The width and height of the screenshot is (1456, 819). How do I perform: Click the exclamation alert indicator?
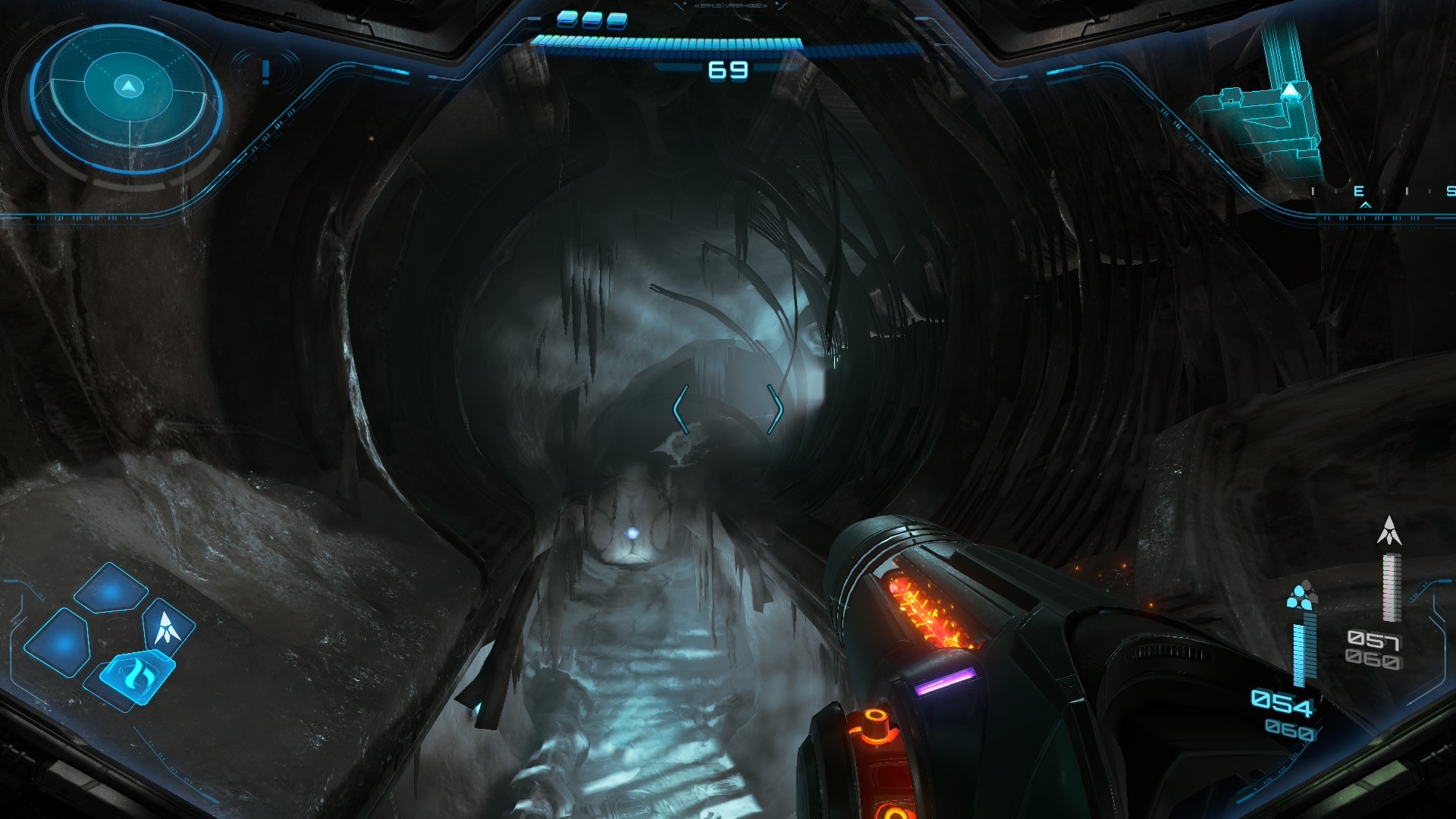coord(265,72)
